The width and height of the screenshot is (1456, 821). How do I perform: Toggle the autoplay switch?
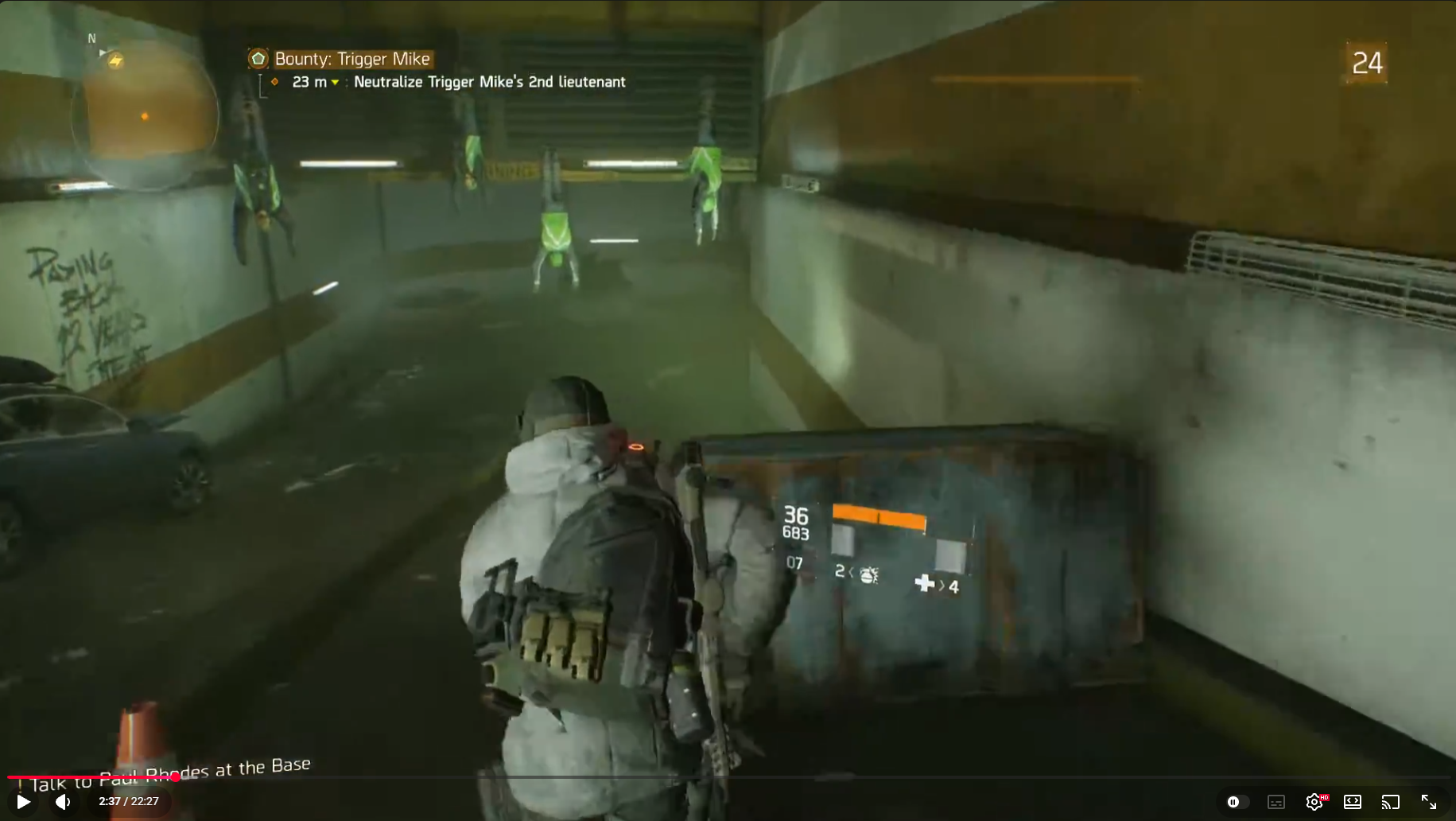1235,802
